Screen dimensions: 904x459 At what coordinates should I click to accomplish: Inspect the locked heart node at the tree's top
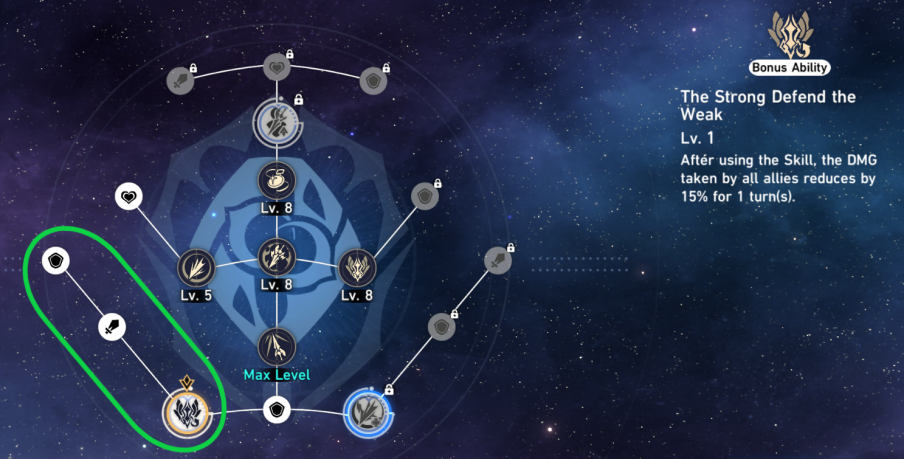click(277, 69)
